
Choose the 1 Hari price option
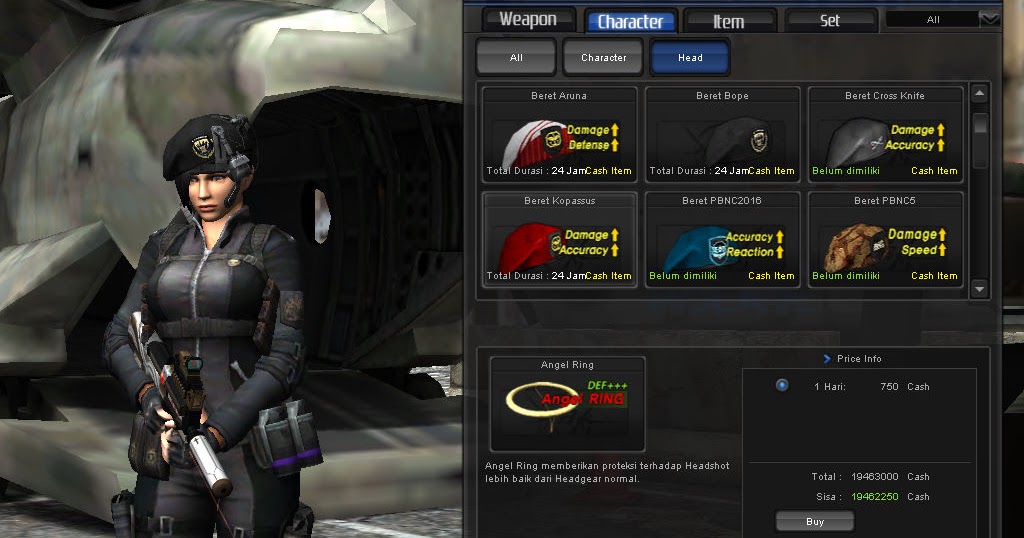782,385
